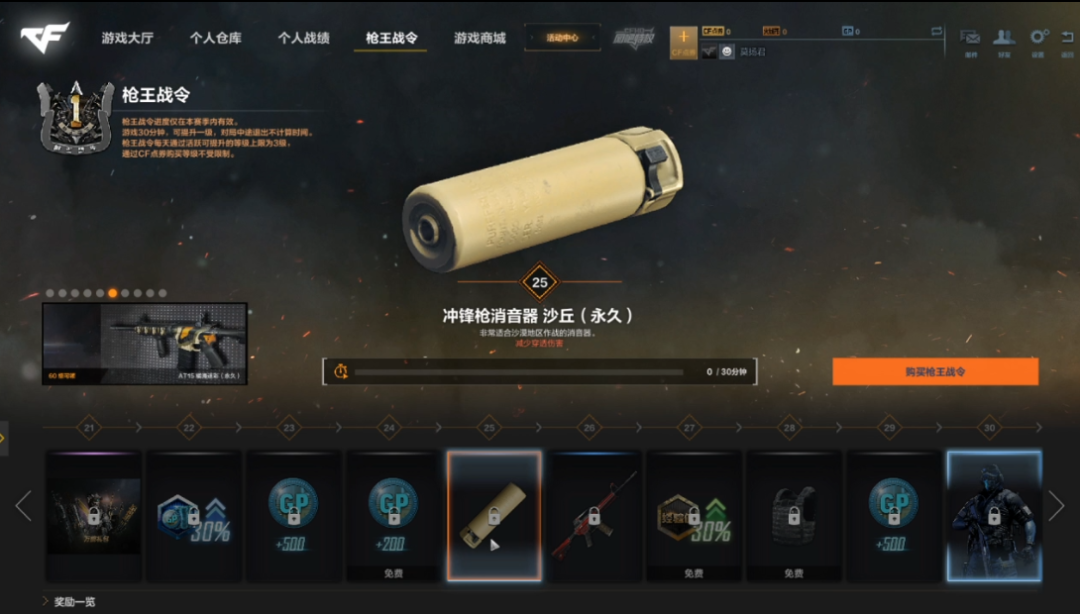Select the level 24 CP +200 reward
1080x614 pixels.
tap(394, 515)
